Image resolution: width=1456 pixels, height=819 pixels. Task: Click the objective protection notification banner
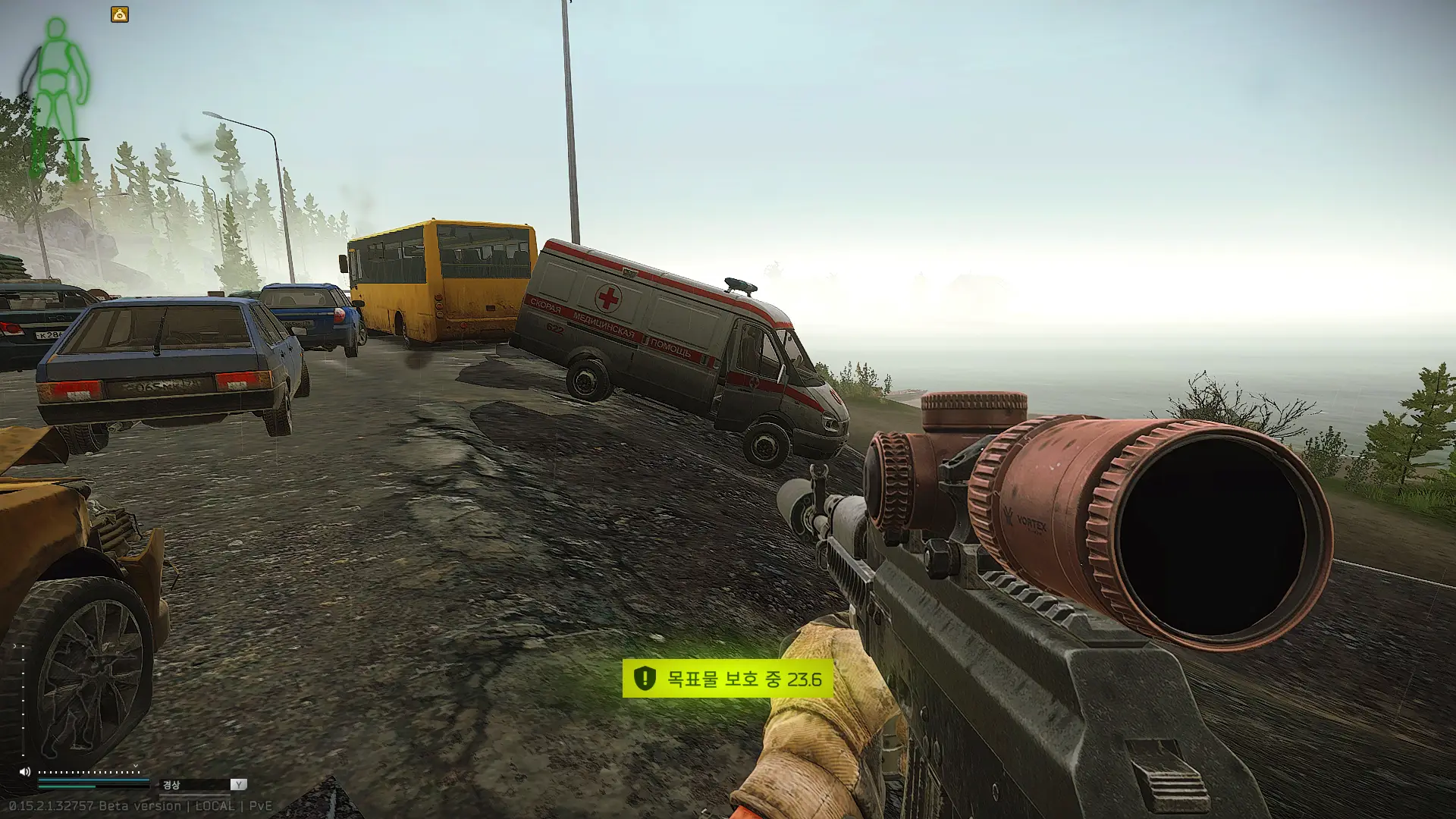click(x=727, y=679)
